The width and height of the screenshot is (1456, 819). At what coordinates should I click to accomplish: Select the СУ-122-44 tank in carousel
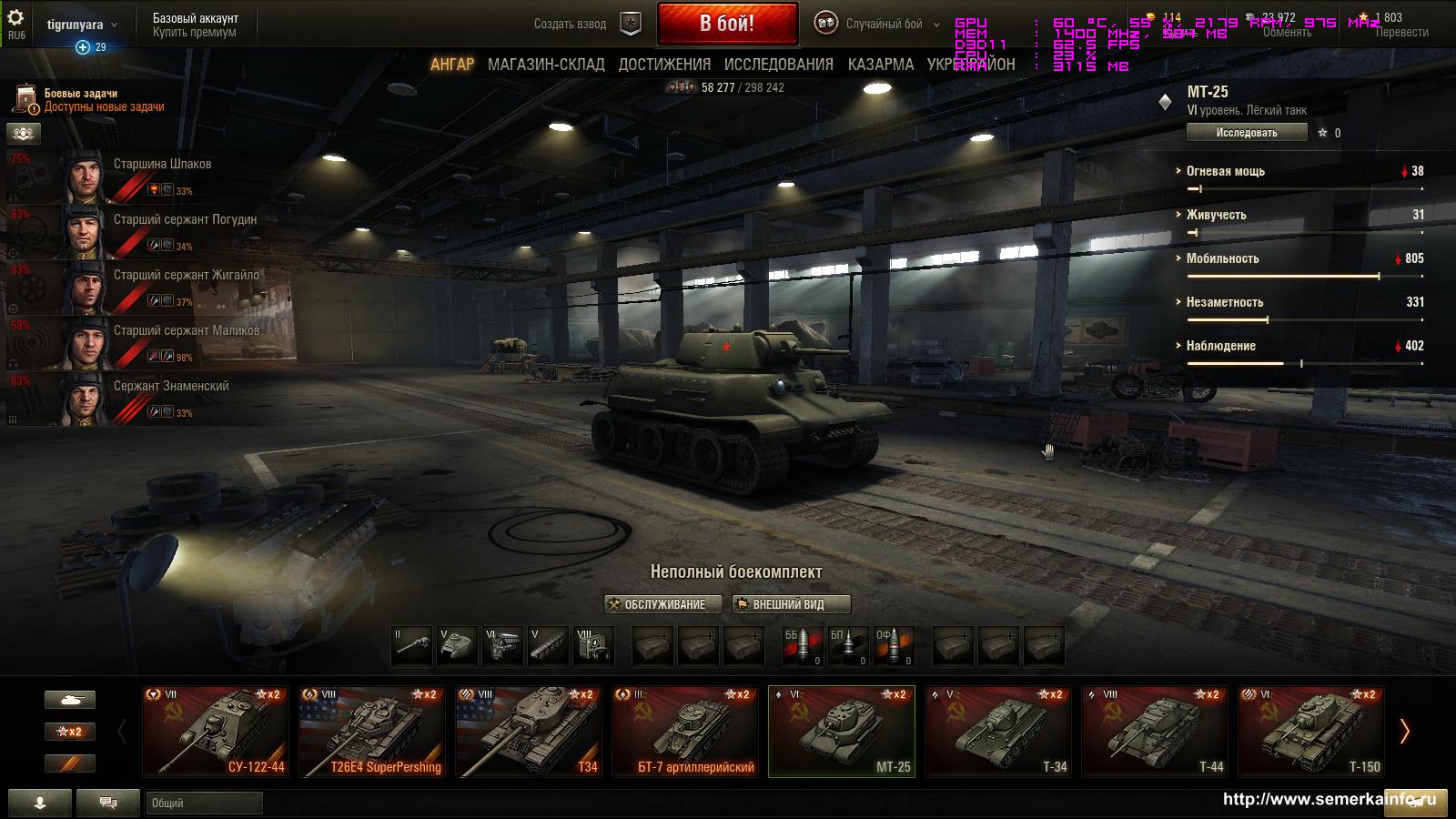coord(216,732)
